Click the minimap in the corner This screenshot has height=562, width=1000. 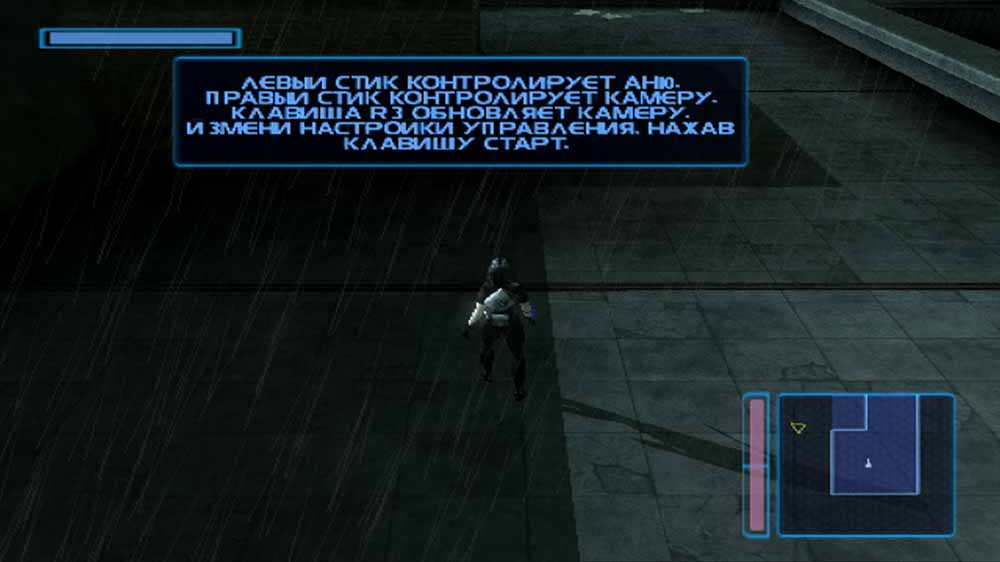[x=866, y=465]
